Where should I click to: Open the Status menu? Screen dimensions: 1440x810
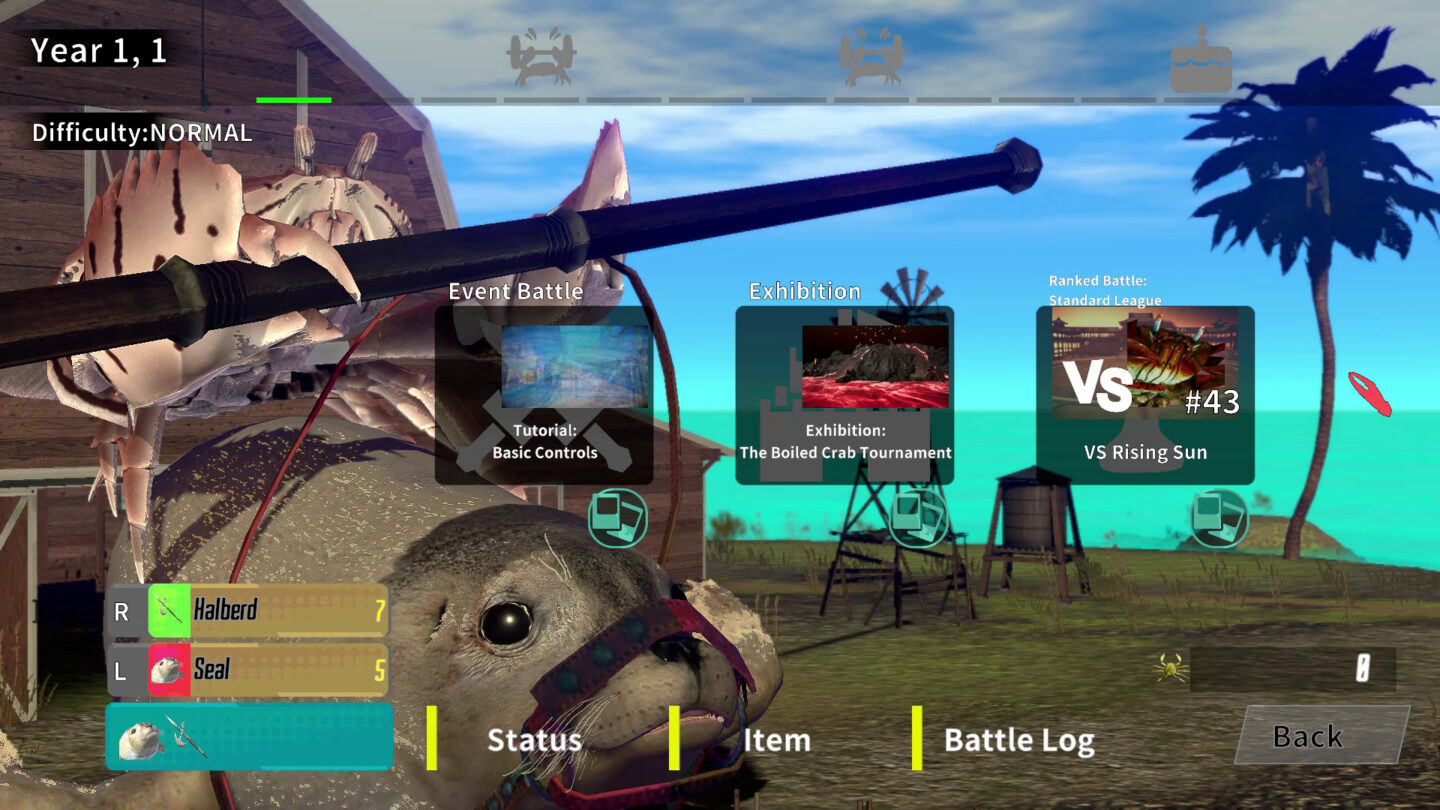533,740
